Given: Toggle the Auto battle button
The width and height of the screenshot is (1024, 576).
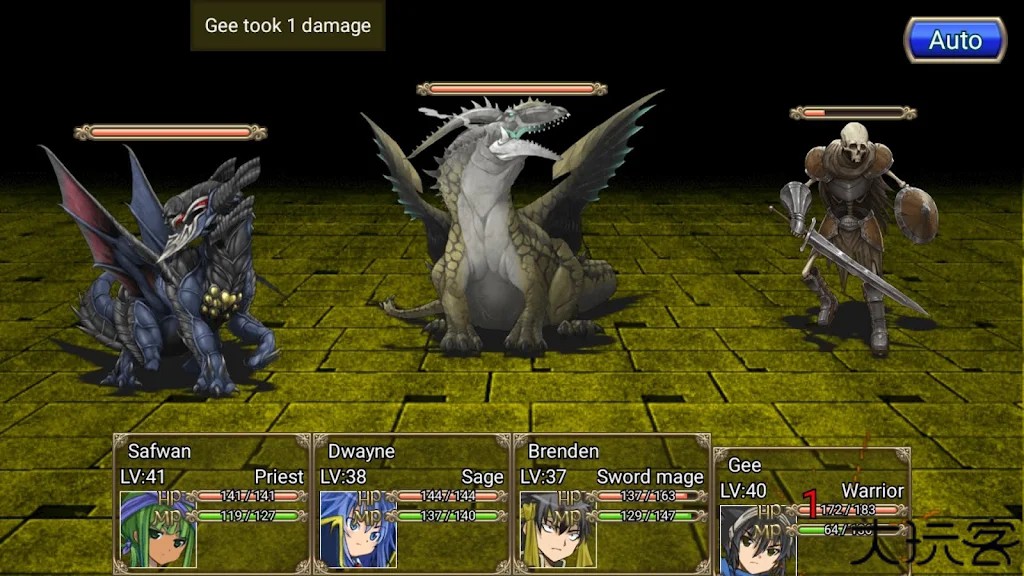Looking at the screenshot, I should pyautogui.click(x=955, y=41).
